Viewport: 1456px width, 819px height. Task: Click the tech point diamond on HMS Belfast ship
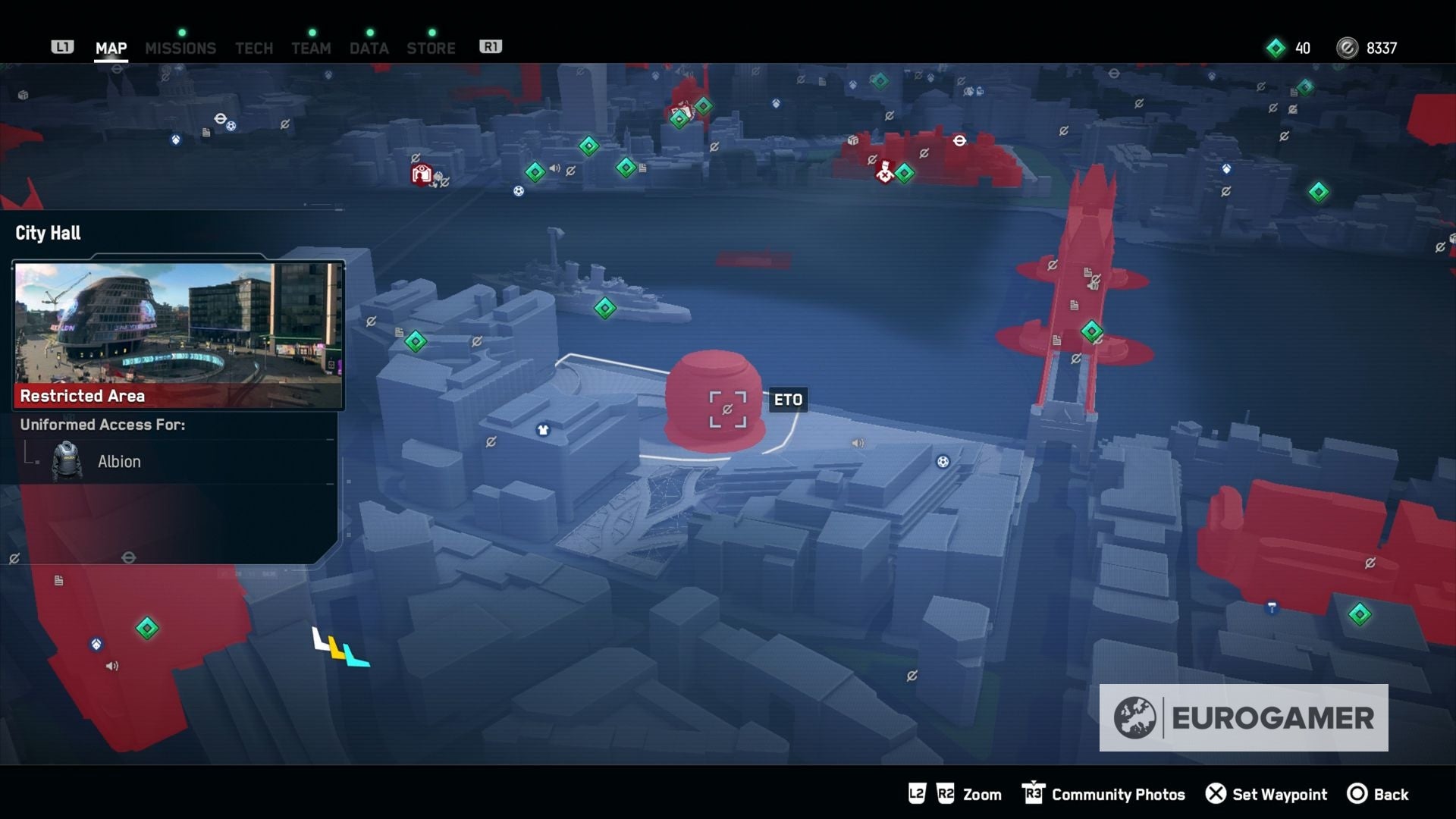point(604,308)
